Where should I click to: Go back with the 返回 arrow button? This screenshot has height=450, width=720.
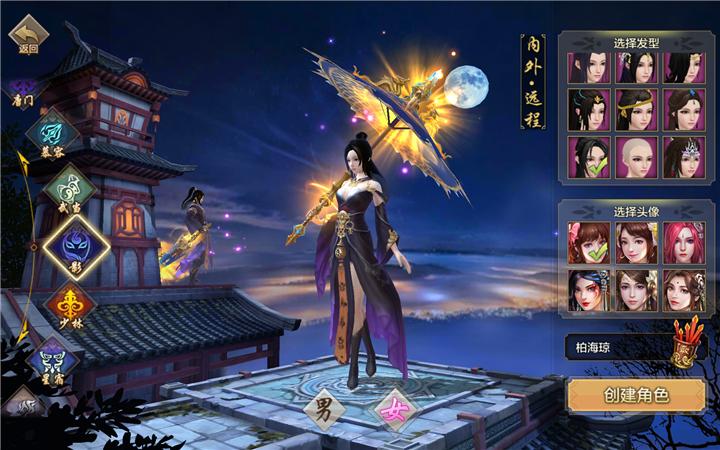coord(28,34)
